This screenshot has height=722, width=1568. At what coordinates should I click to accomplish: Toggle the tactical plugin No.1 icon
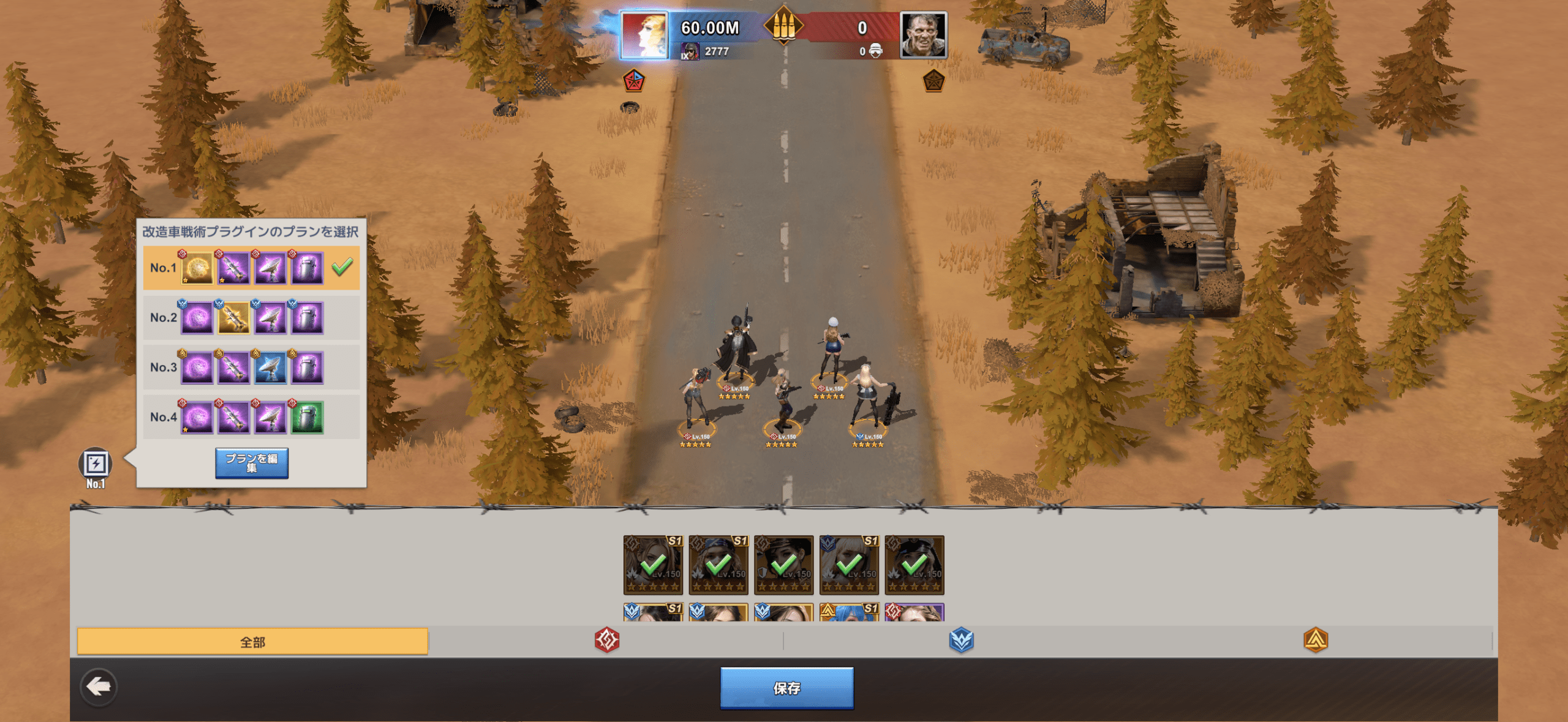[96, 465]
